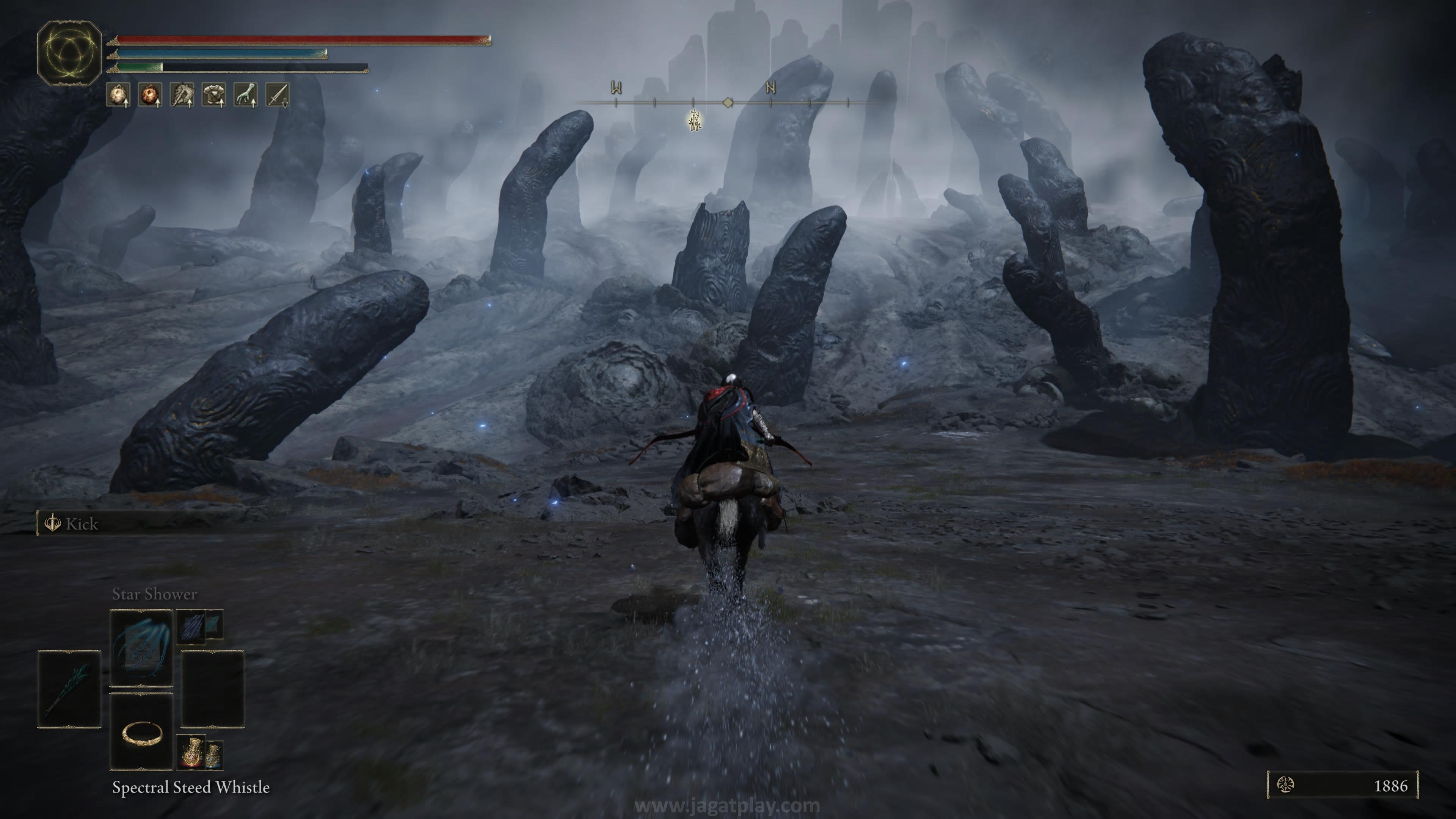Select the Star Shower spell slot

pos(141,647)
